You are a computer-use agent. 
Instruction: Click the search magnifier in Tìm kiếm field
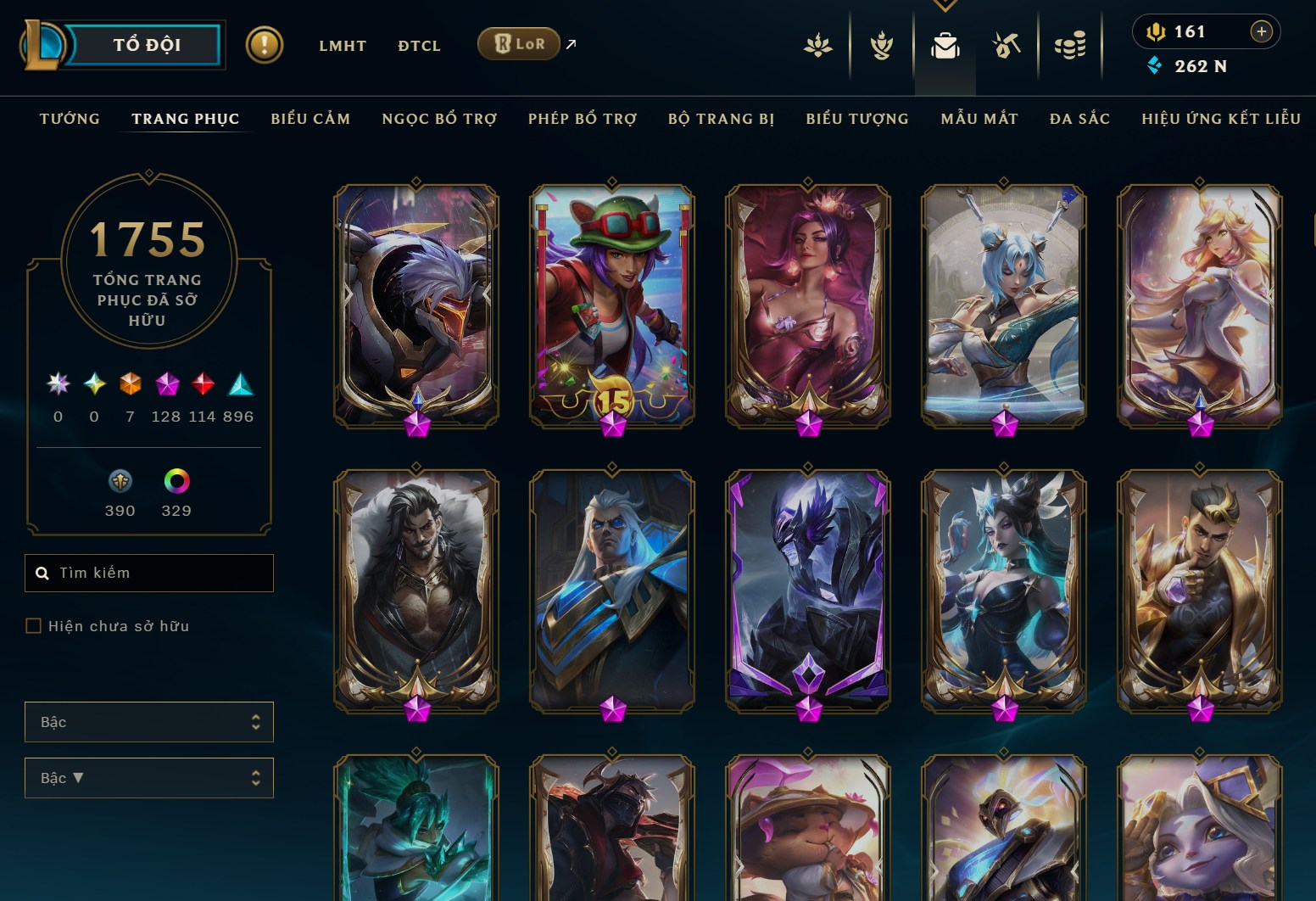click(x=43, y=573)
